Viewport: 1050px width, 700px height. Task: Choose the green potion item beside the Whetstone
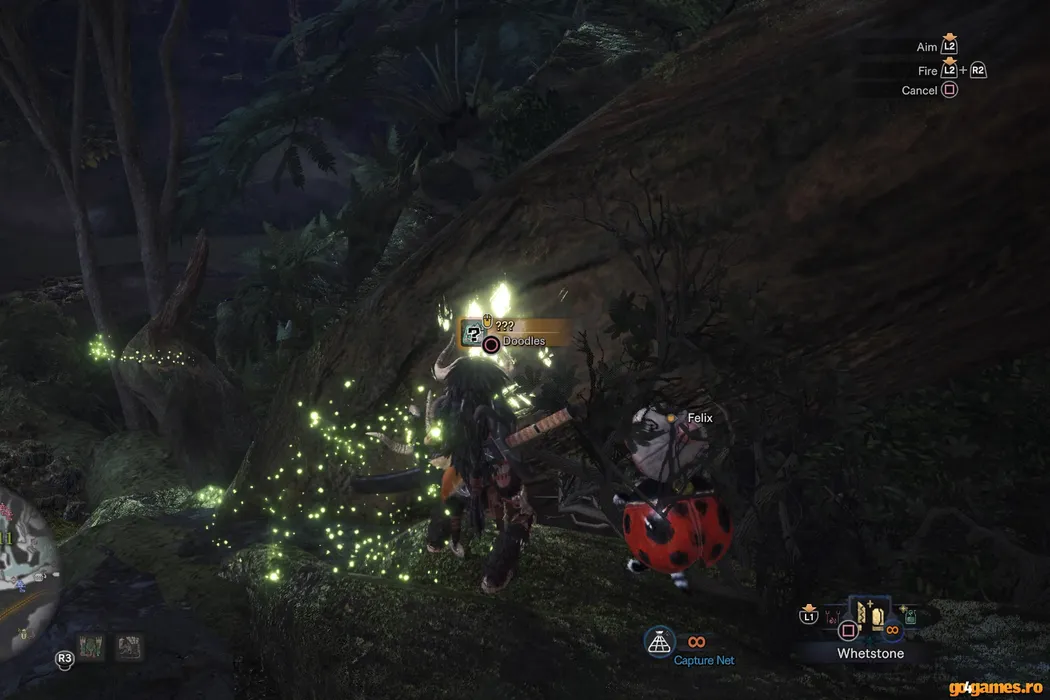tap(911, 618)
